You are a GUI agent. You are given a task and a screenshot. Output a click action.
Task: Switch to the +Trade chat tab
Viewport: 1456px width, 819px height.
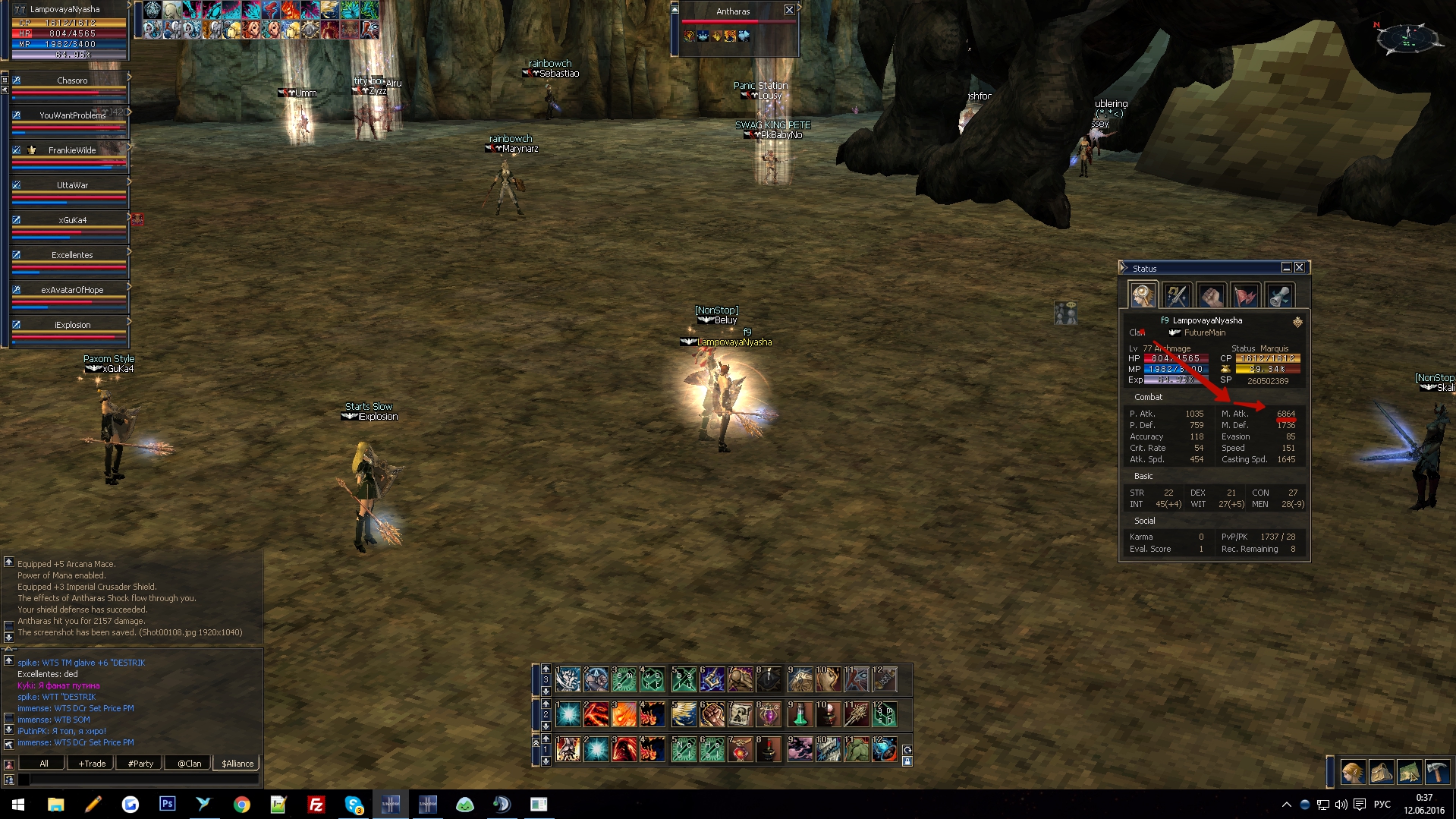(x=92, y=764)
